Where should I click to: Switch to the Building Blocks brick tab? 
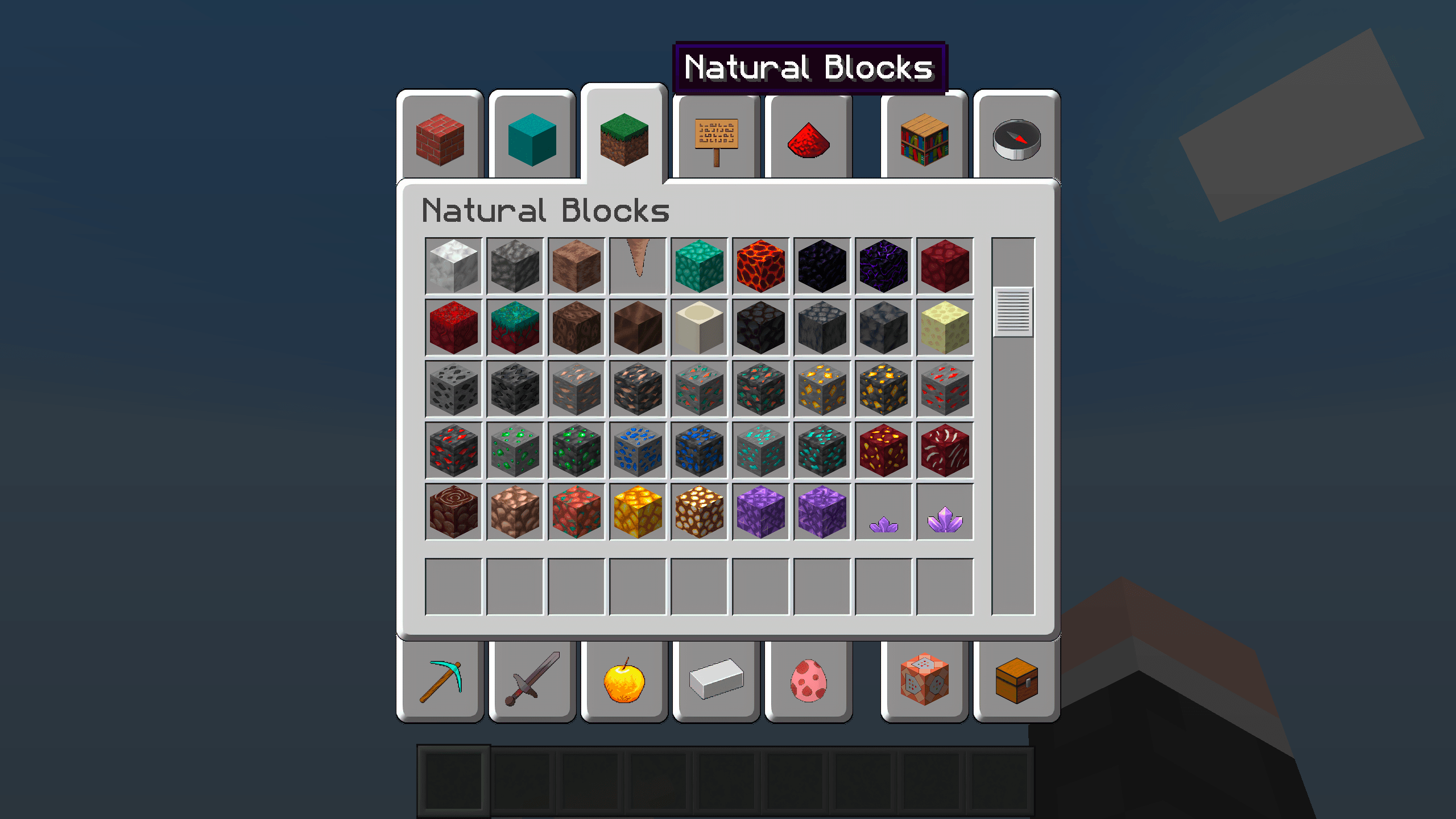[439, 139]
